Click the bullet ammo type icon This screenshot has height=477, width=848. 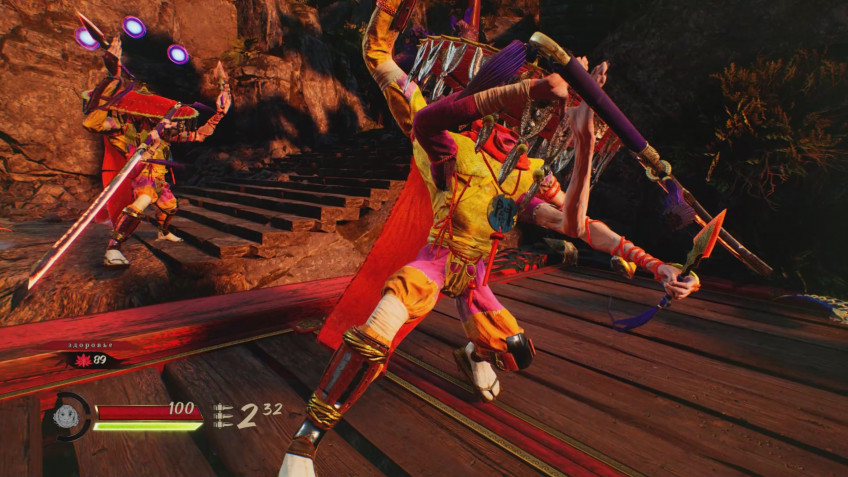(x=222, y=415)
